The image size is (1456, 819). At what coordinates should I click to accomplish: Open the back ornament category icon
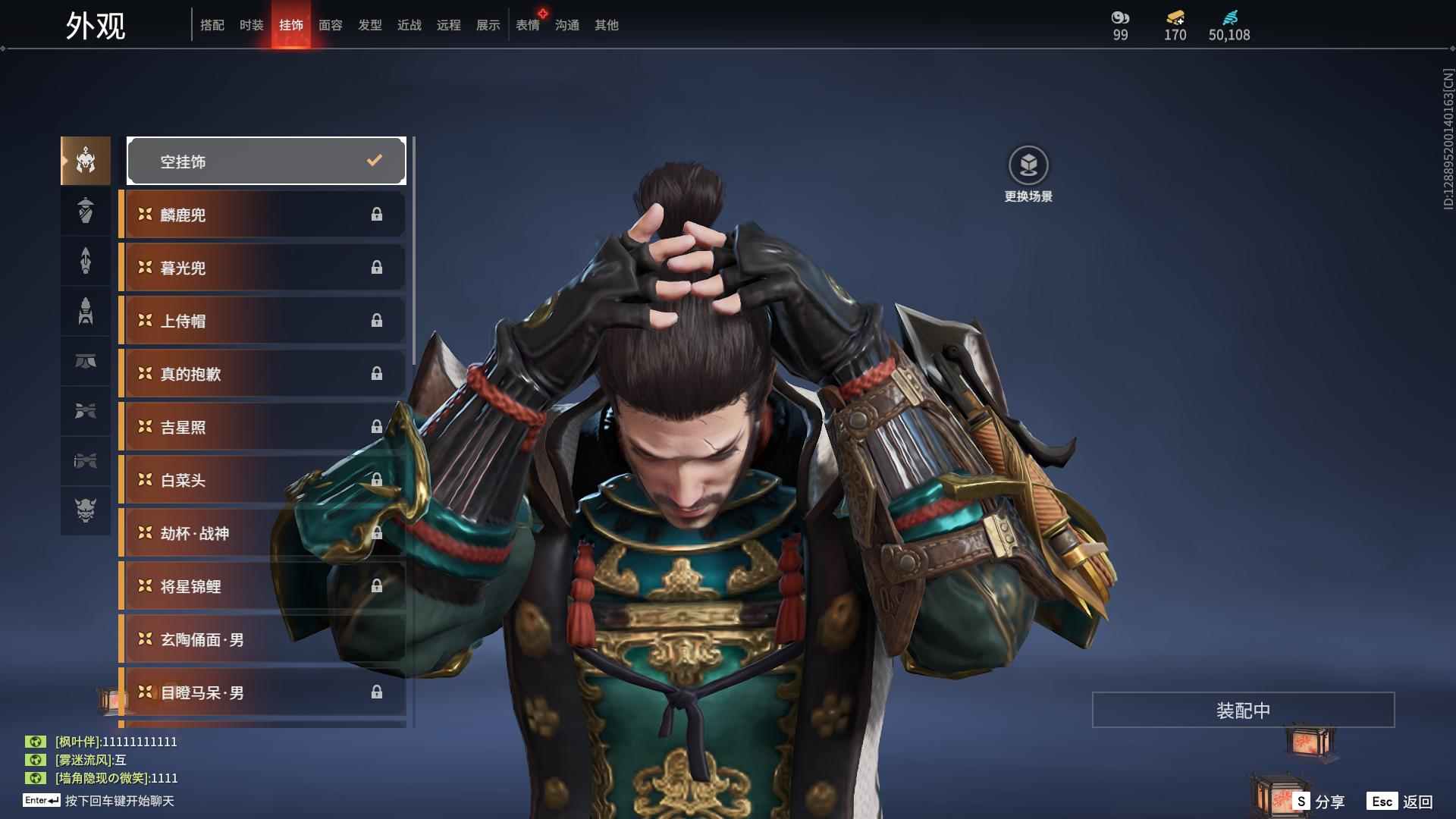point(86,312)
